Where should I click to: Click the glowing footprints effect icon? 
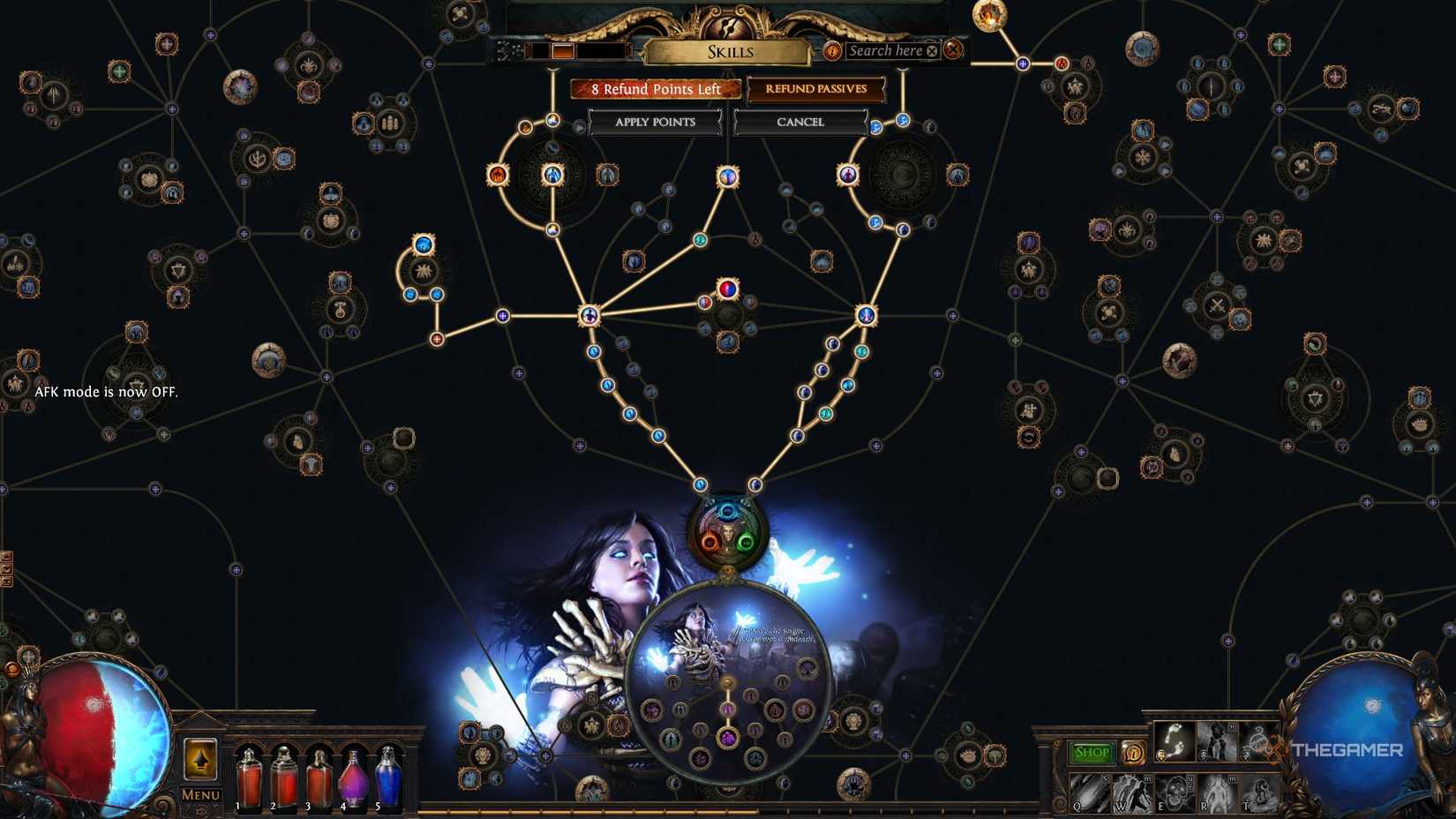pyautogui.click(x=1175, y=741)
